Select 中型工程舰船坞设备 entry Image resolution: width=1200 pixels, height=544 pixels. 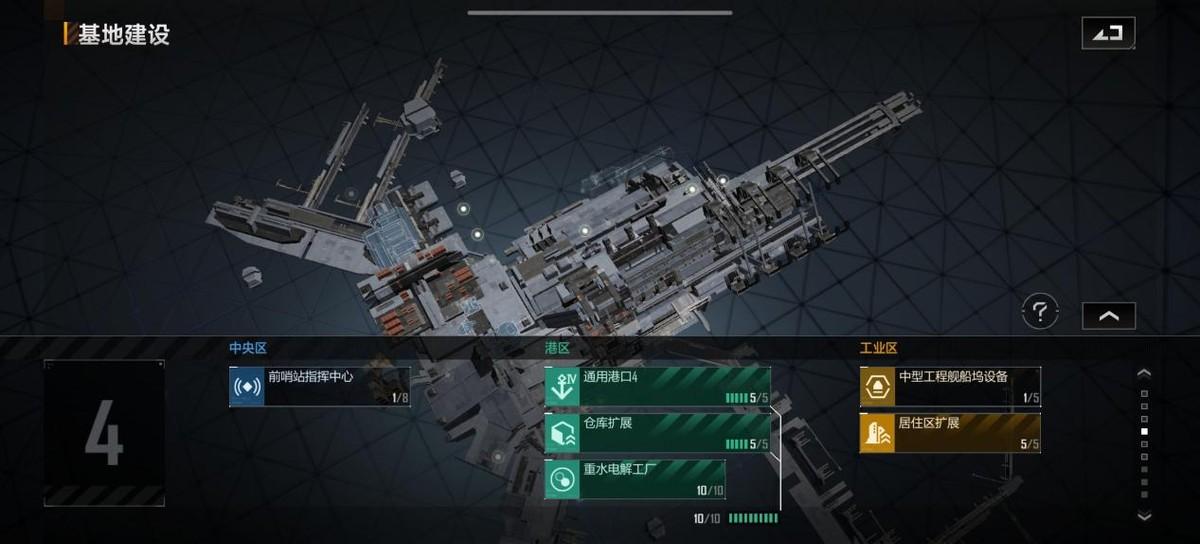pos(950,387)
